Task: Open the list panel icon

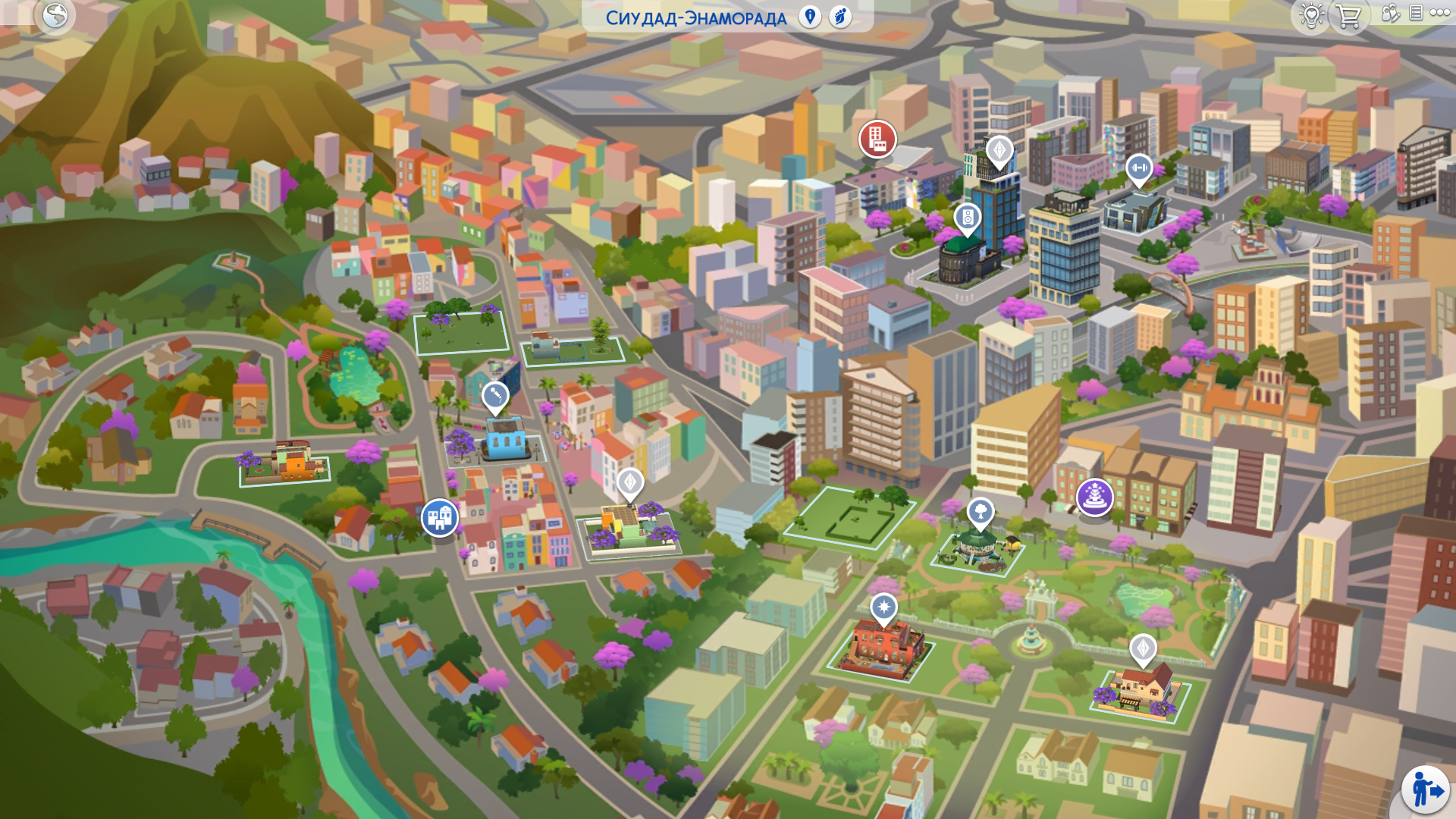Action: 1416,13
